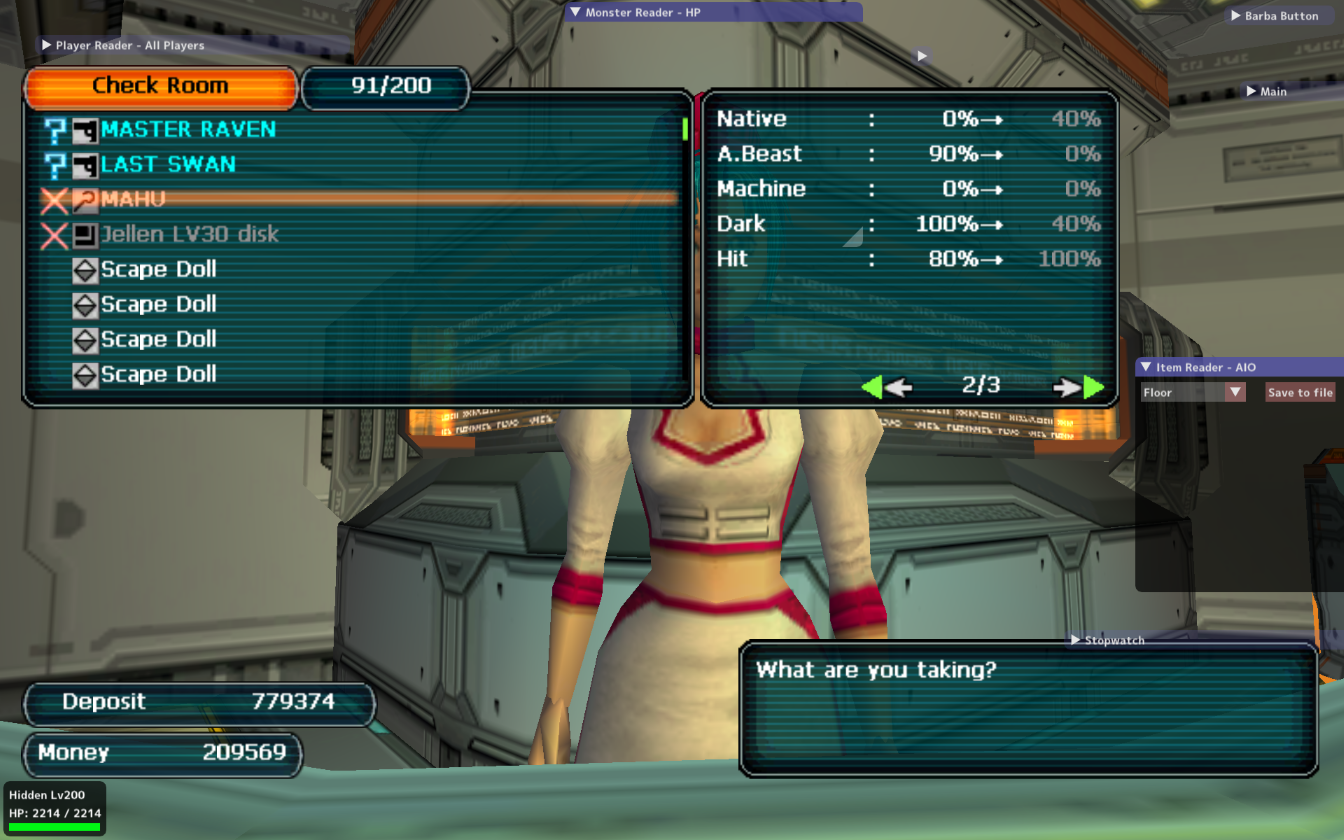Expand the Main overlay window
1344x840 pixels.
coord(1251,91)
